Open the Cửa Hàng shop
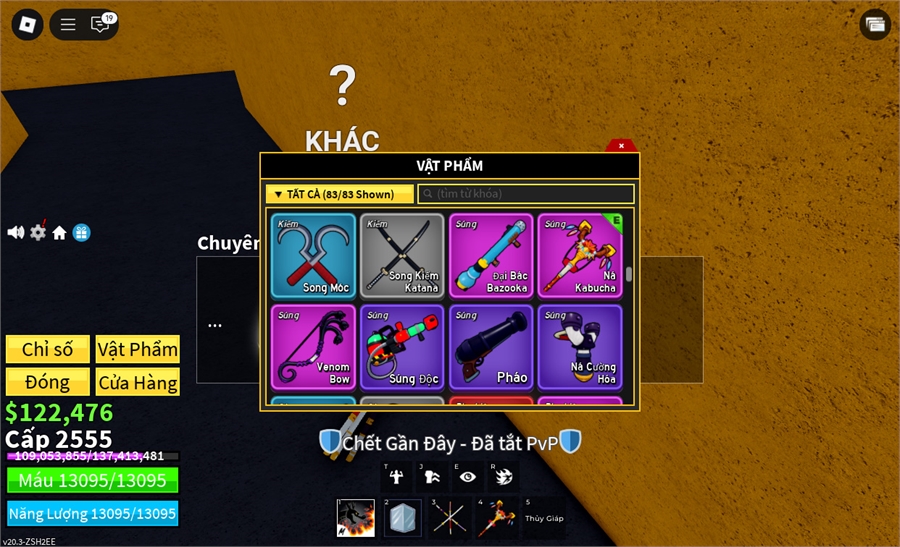 (x=138, y=382)
